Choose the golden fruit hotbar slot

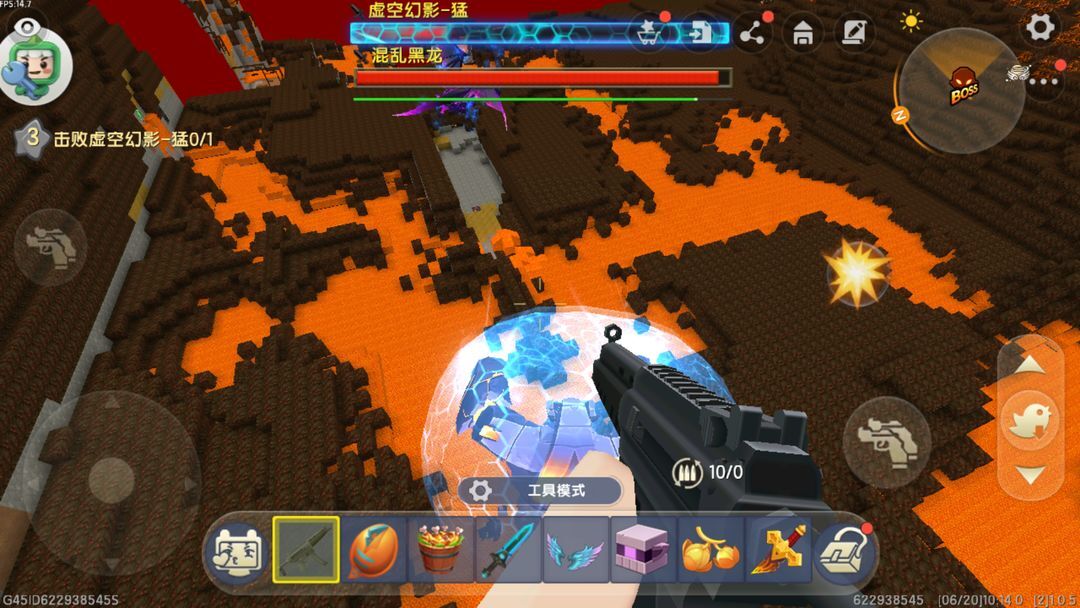point(711,549)
